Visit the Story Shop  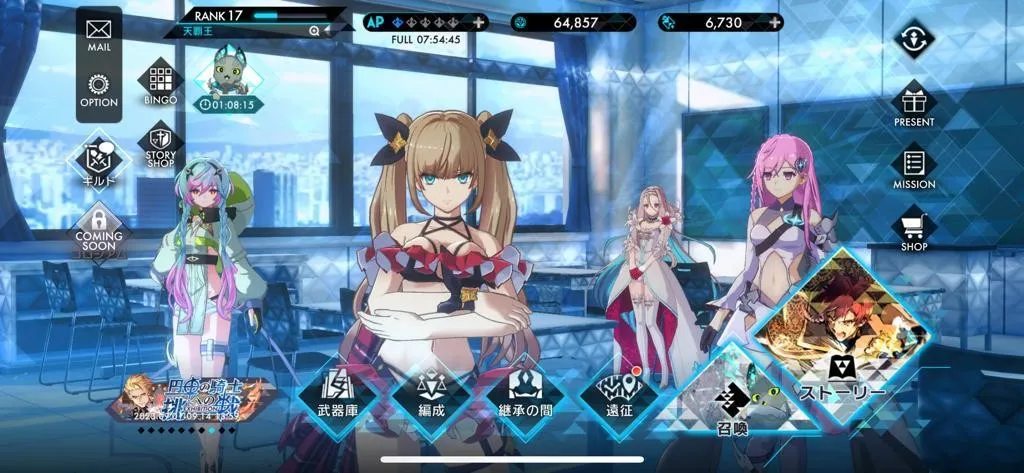160,145
